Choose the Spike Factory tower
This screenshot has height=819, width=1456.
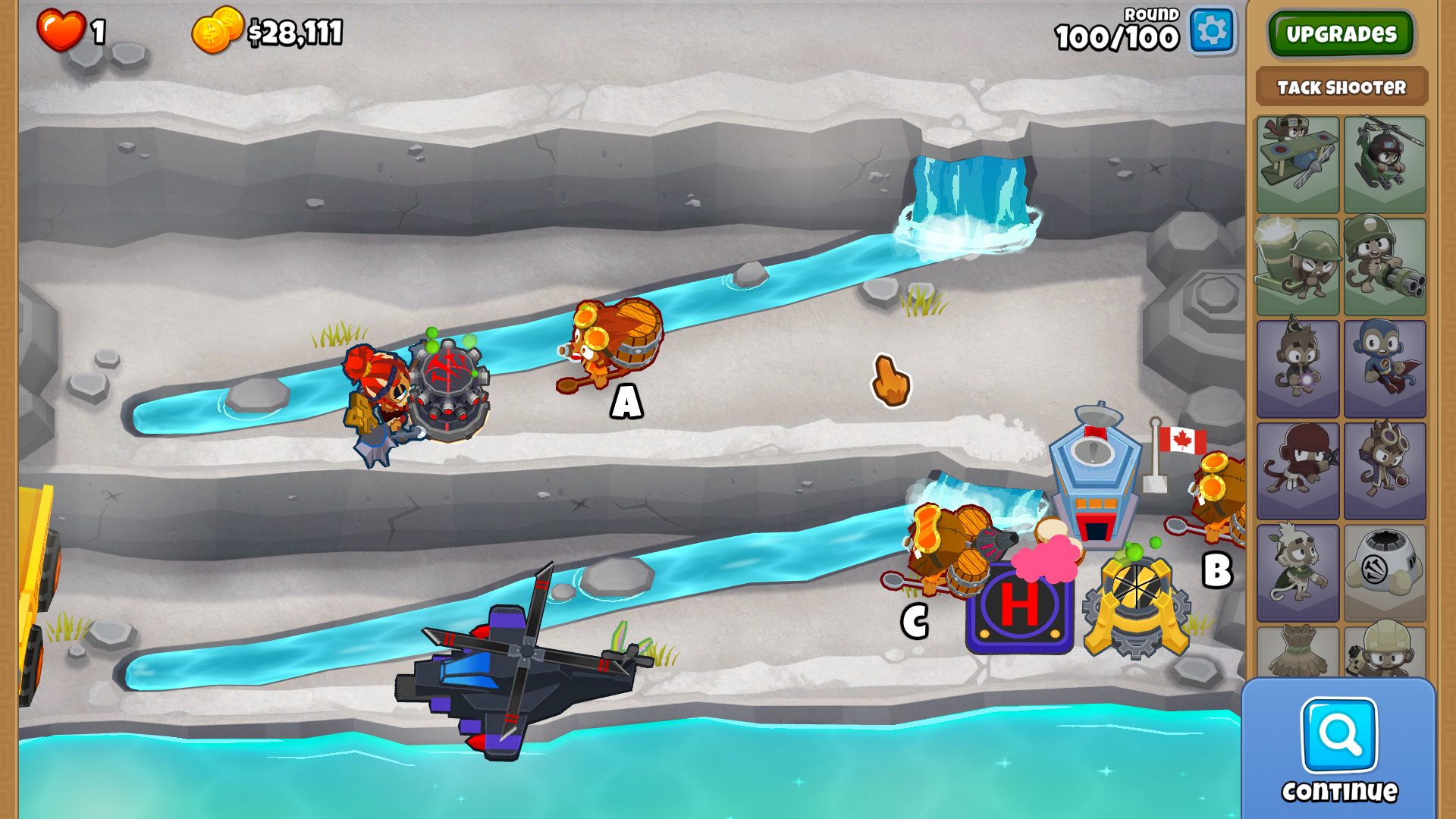1385,573
